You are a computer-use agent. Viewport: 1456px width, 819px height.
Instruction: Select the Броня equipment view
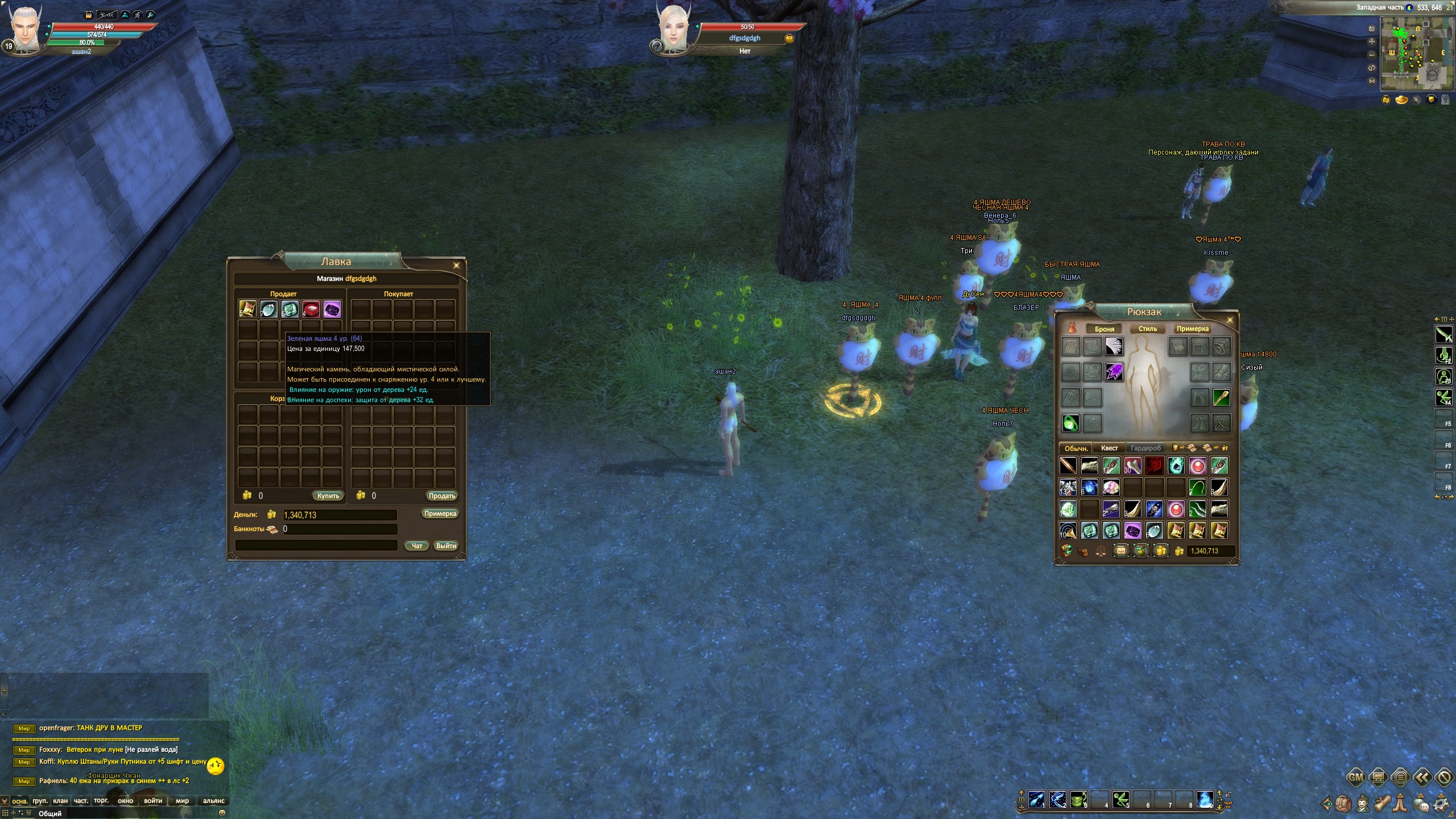tap(1104, 329)
